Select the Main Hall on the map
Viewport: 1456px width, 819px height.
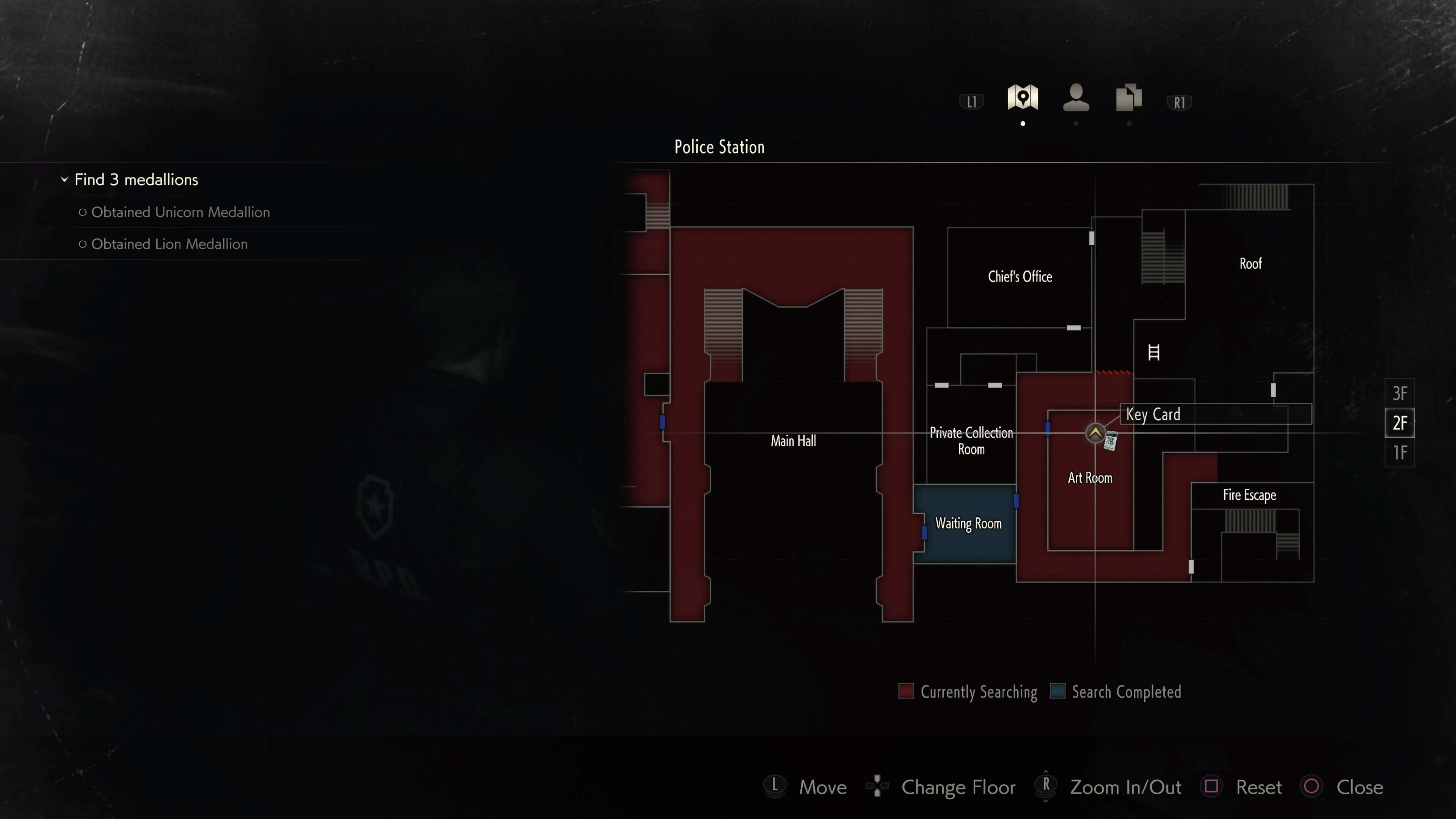coord(793,441)
